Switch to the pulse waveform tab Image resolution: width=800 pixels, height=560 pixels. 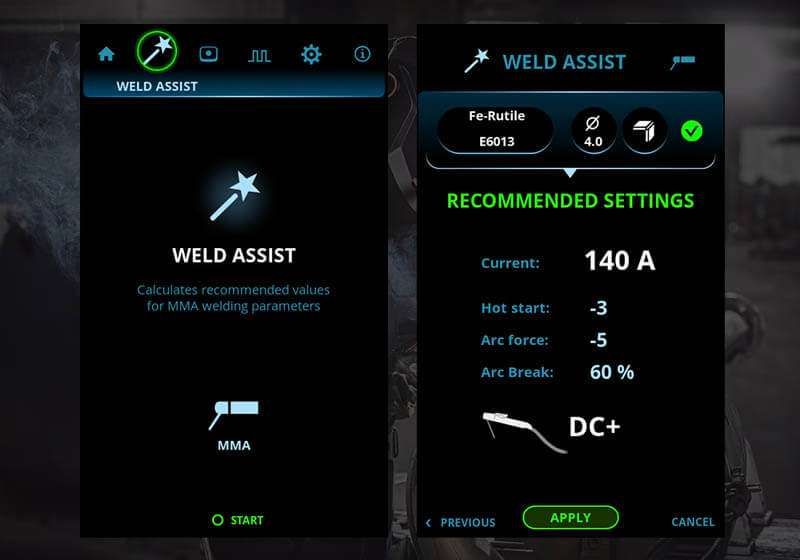pos(259,55)
